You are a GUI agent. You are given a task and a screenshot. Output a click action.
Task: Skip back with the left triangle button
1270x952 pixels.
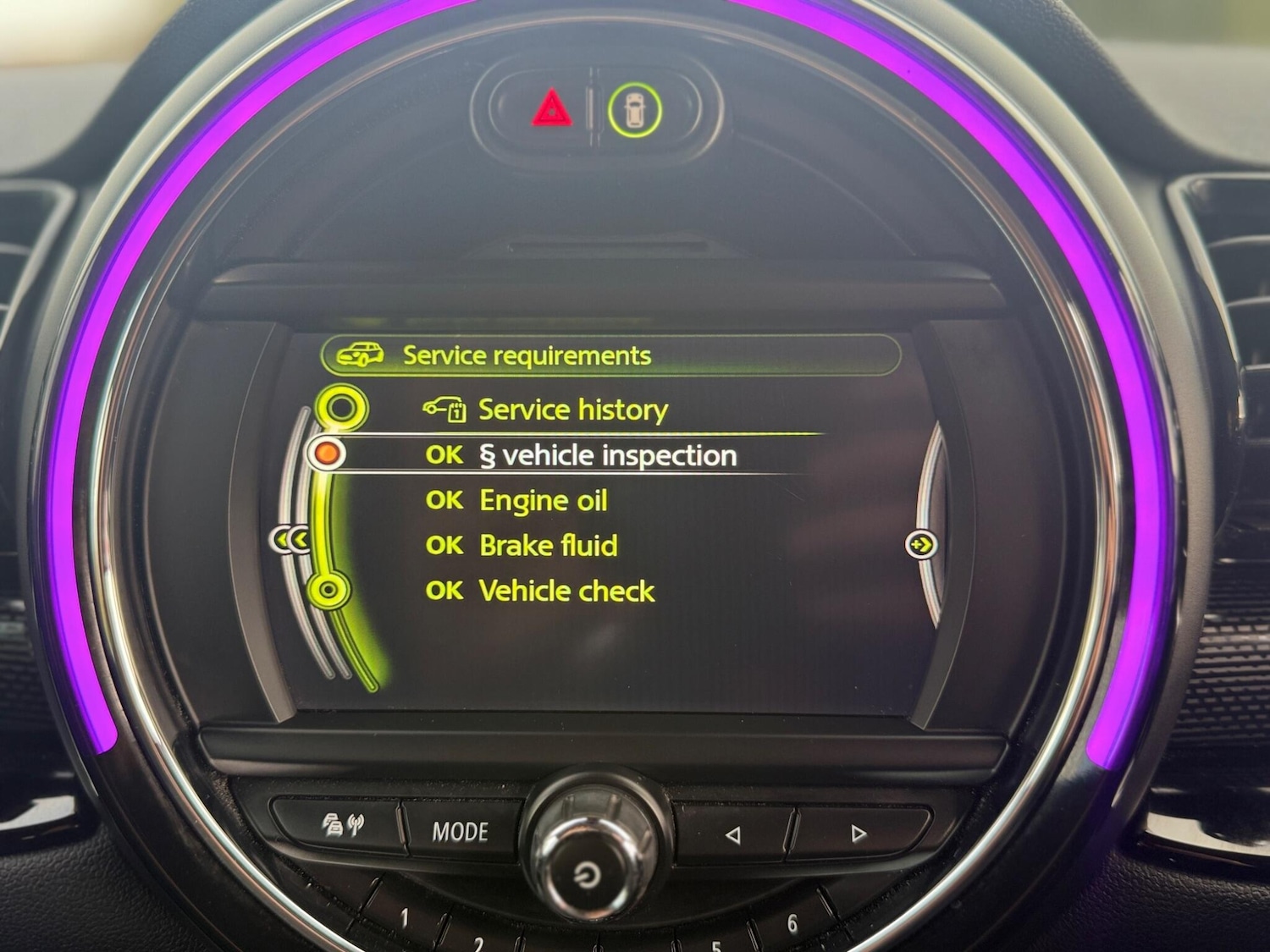click(x=733, y=835)
